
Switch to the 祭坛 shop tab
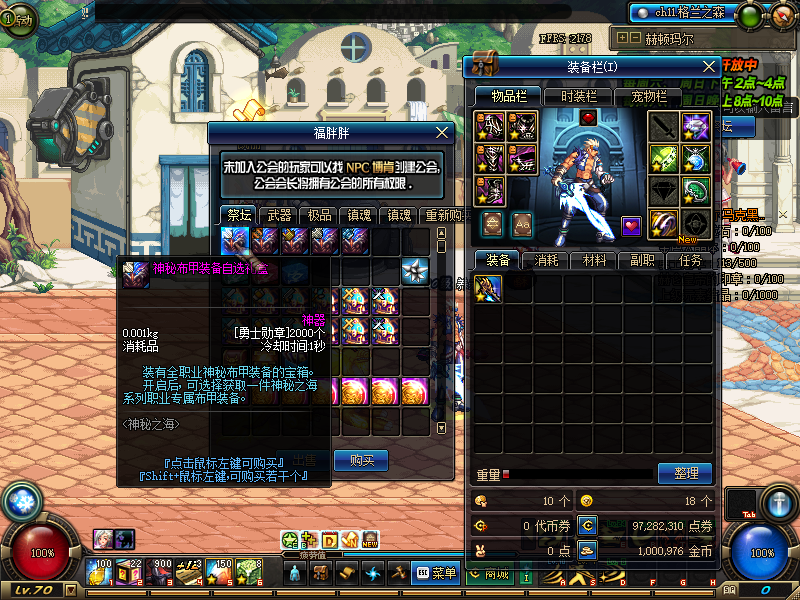pyautogui.click(x=239, y=215)
